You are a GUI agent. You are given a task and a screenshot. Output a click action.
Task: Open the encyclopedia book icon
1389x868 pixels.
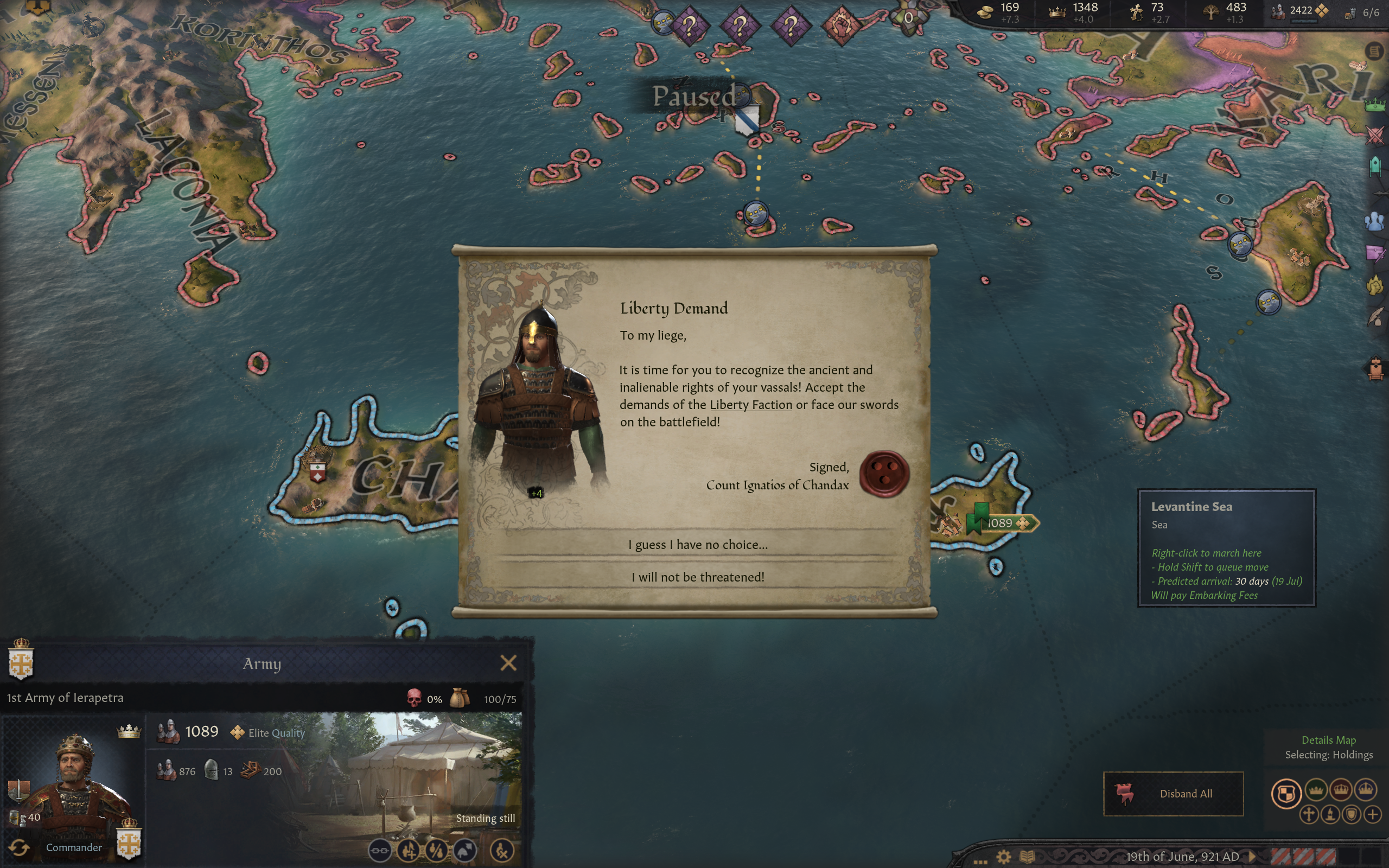(x=1027, y=857)
